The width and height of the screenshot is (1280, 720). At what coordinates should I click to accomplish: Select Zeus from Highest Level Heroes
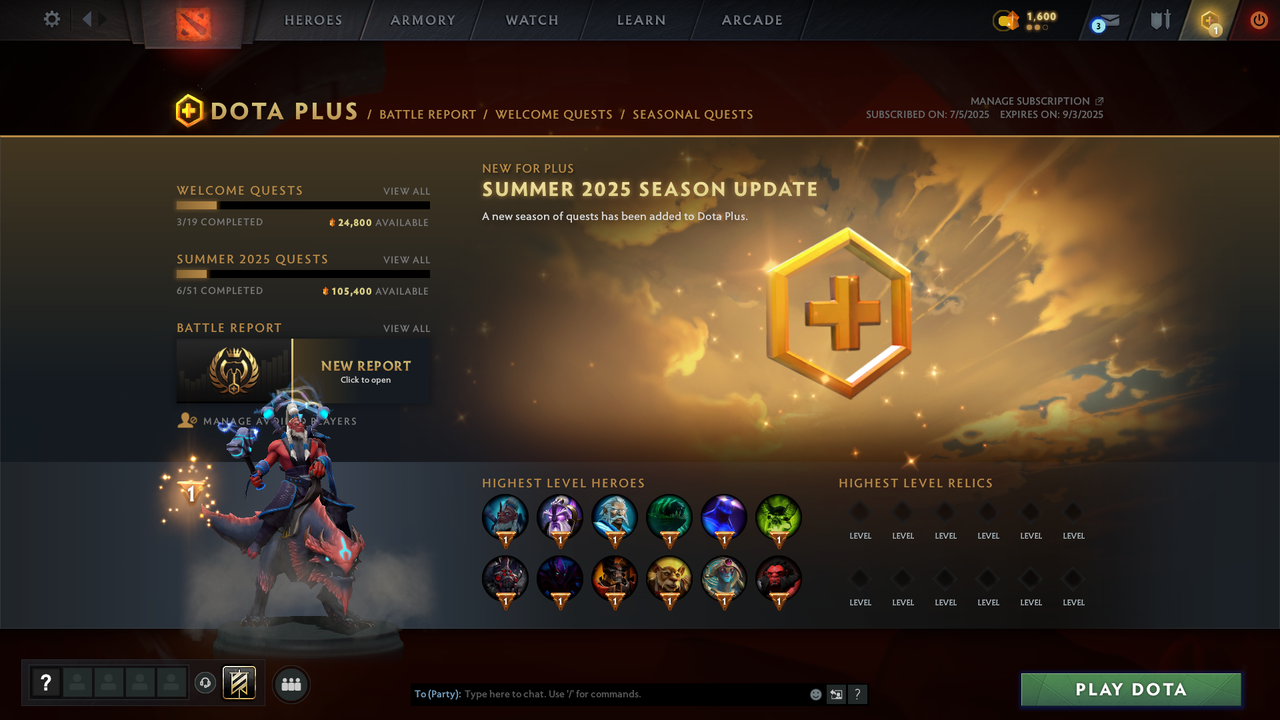[614, 515]
